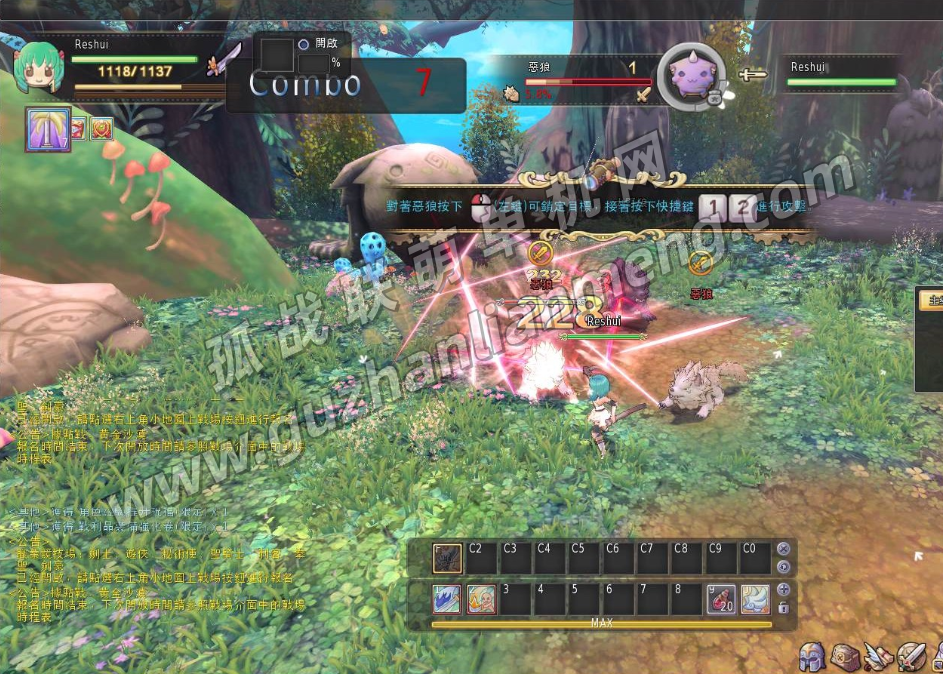Close the upper hotbar with the X button
943x674 pixels.
click(x=783, y=549)
